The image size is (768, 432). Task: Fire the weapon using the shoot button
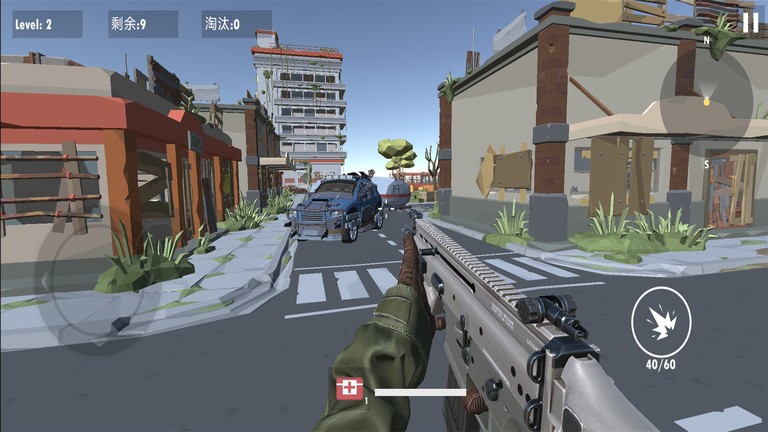click(659, 322)
